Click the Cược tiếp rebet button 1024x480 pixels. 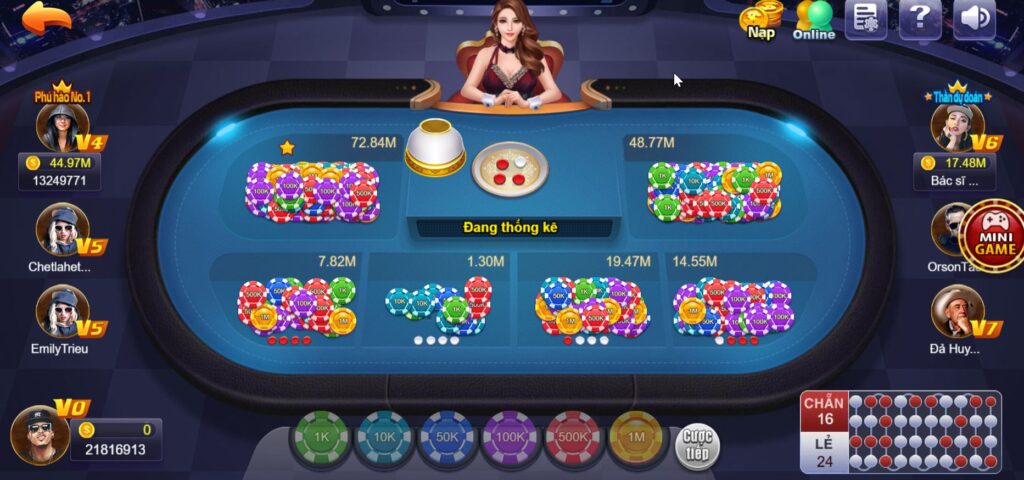697,443
